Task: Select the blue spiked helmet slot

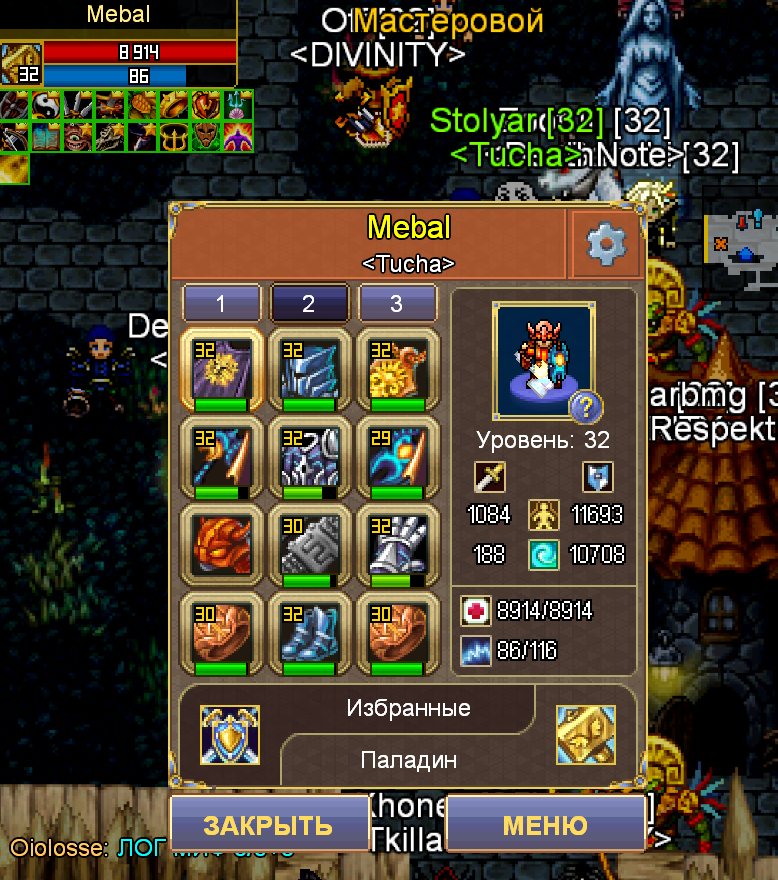Action: [x=309, y=370]
